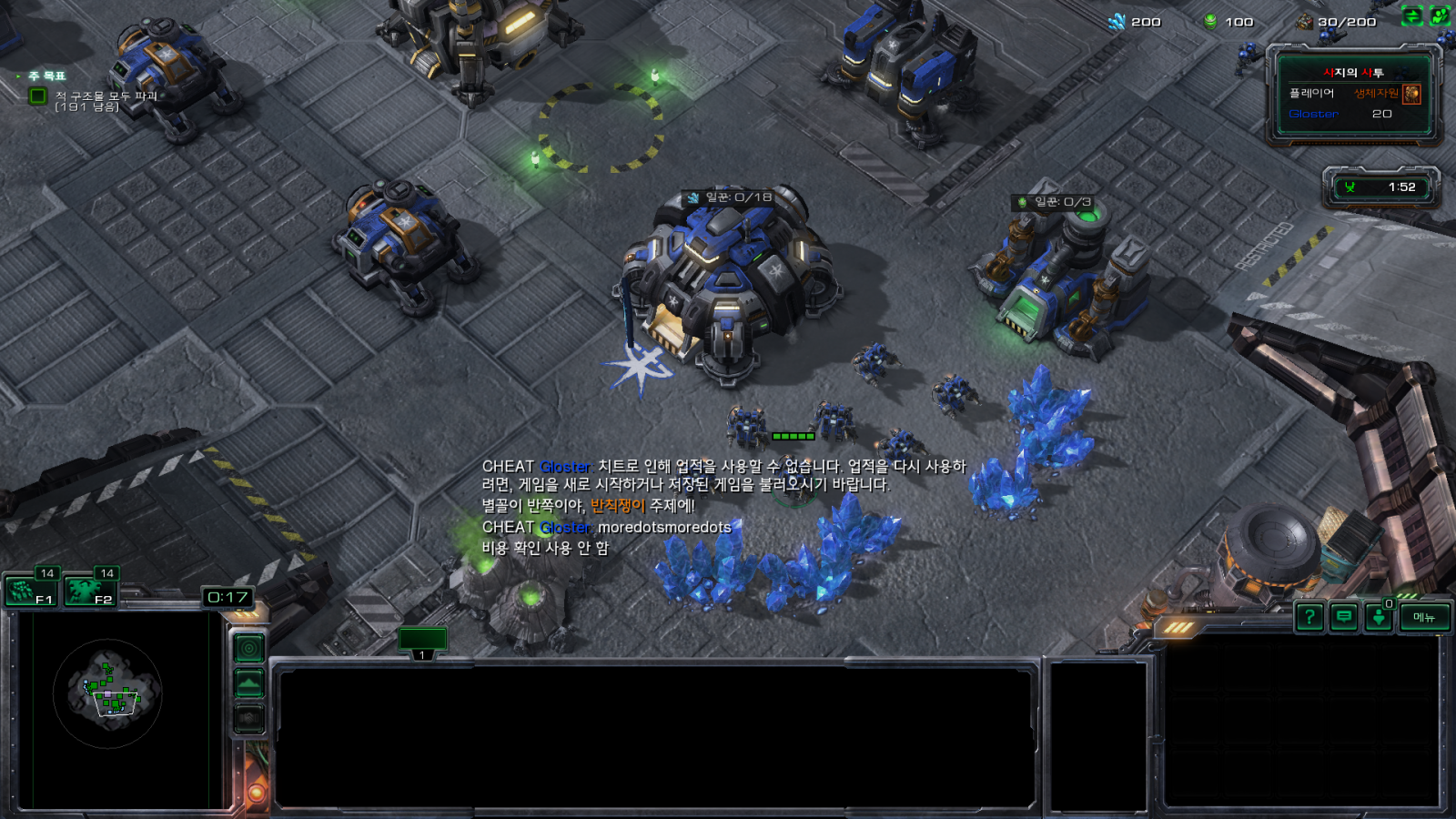Image resolution: width=1456 pixels, height=819 pixels.
Task: Open the resource trade arrows button
Action: pyautogui.click(x=1411, y=16)
